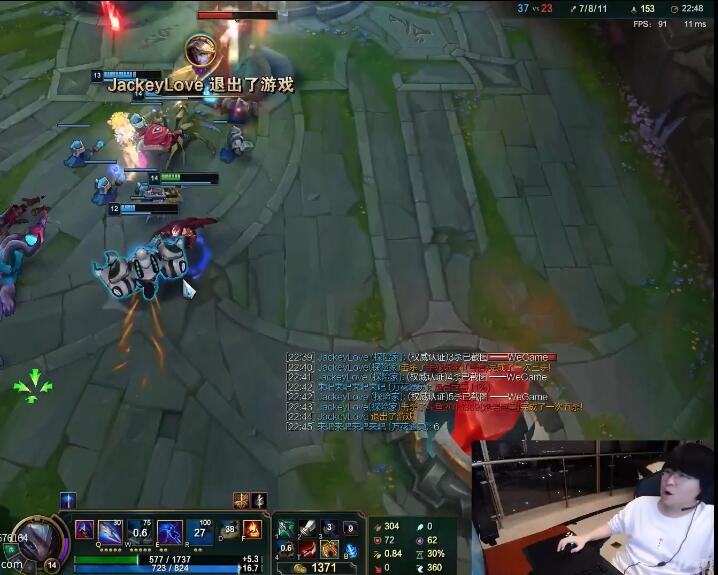
Task: Click the red winged item slot
Action: [x=308, y=549]
